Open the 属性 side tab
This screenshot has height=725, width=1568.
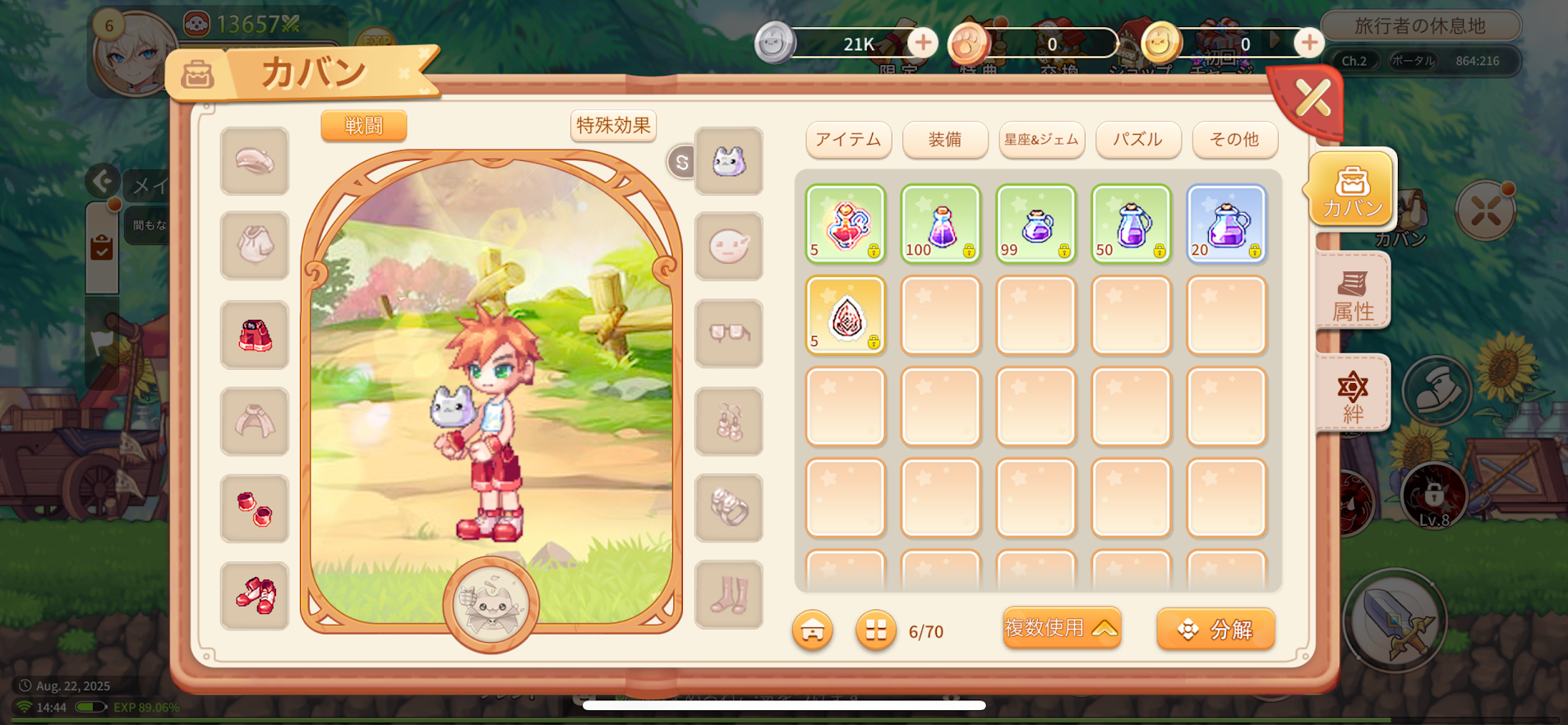(x=1352, y=294)
